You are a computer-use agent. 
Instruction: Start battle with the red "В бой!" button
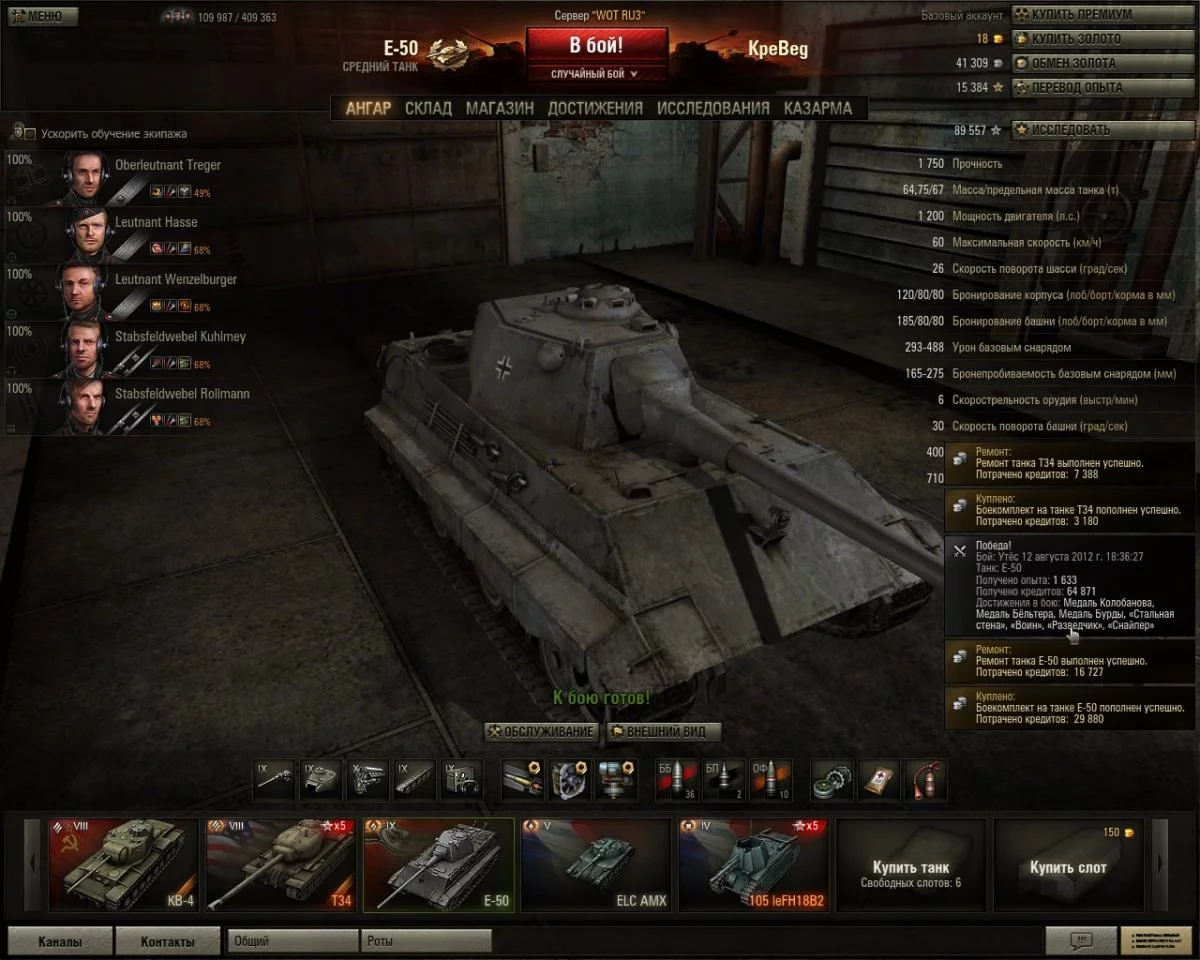click(596, 46)
